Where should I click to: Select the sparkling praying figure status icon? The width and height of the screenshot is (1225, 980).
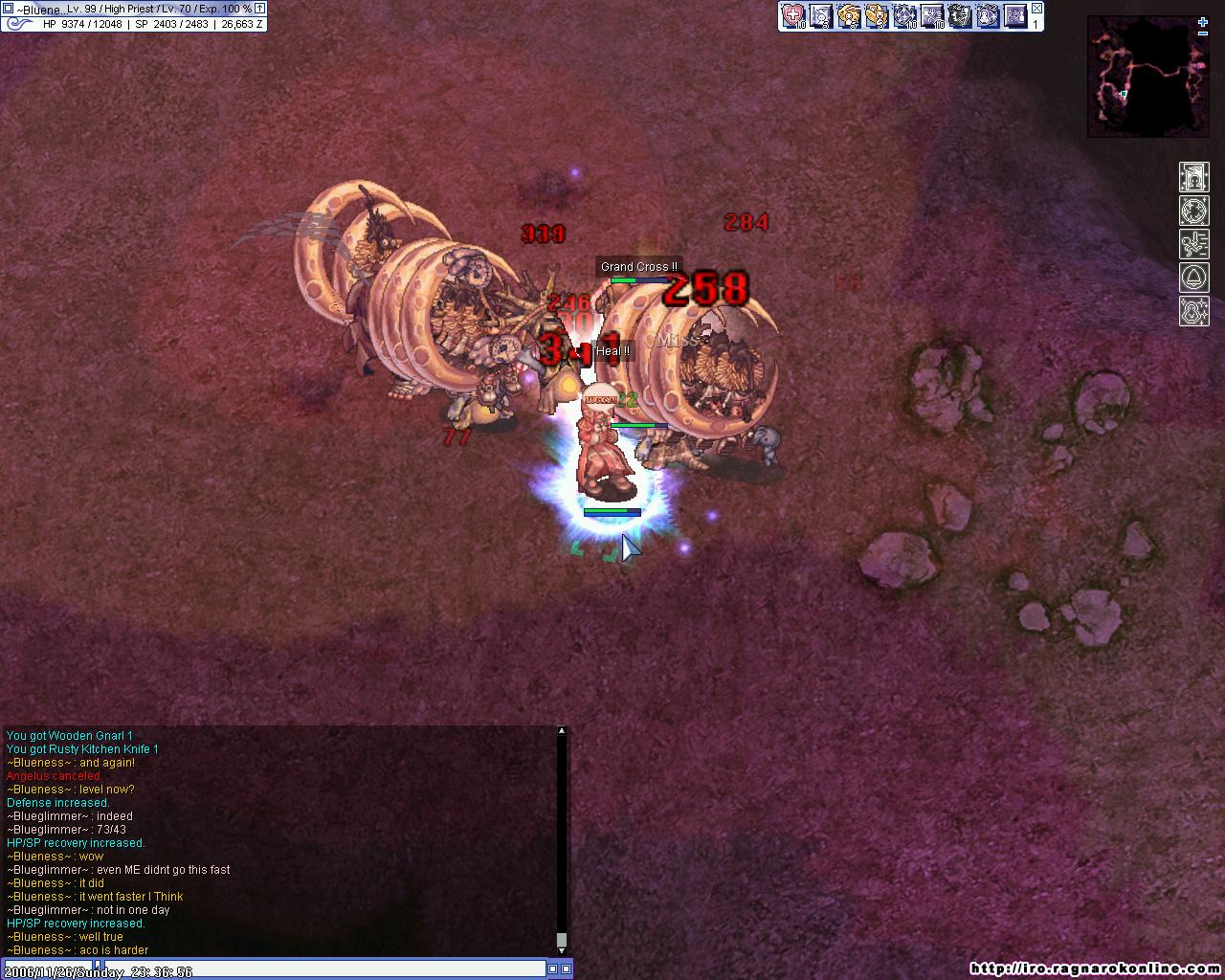tap(1193, 312)
